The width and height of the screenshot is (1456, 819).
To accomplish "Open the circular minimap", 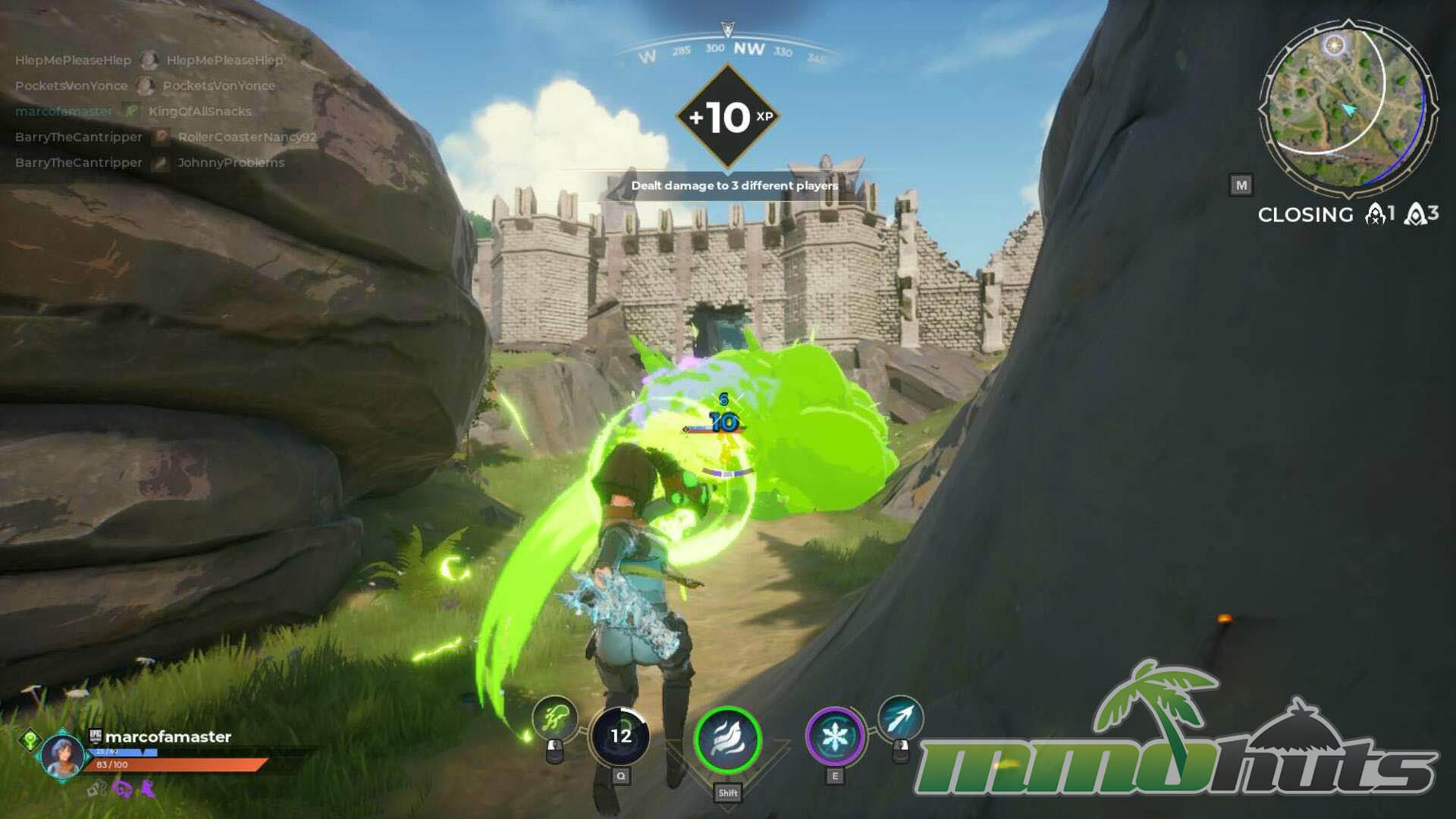I will tap(1348, 107).
